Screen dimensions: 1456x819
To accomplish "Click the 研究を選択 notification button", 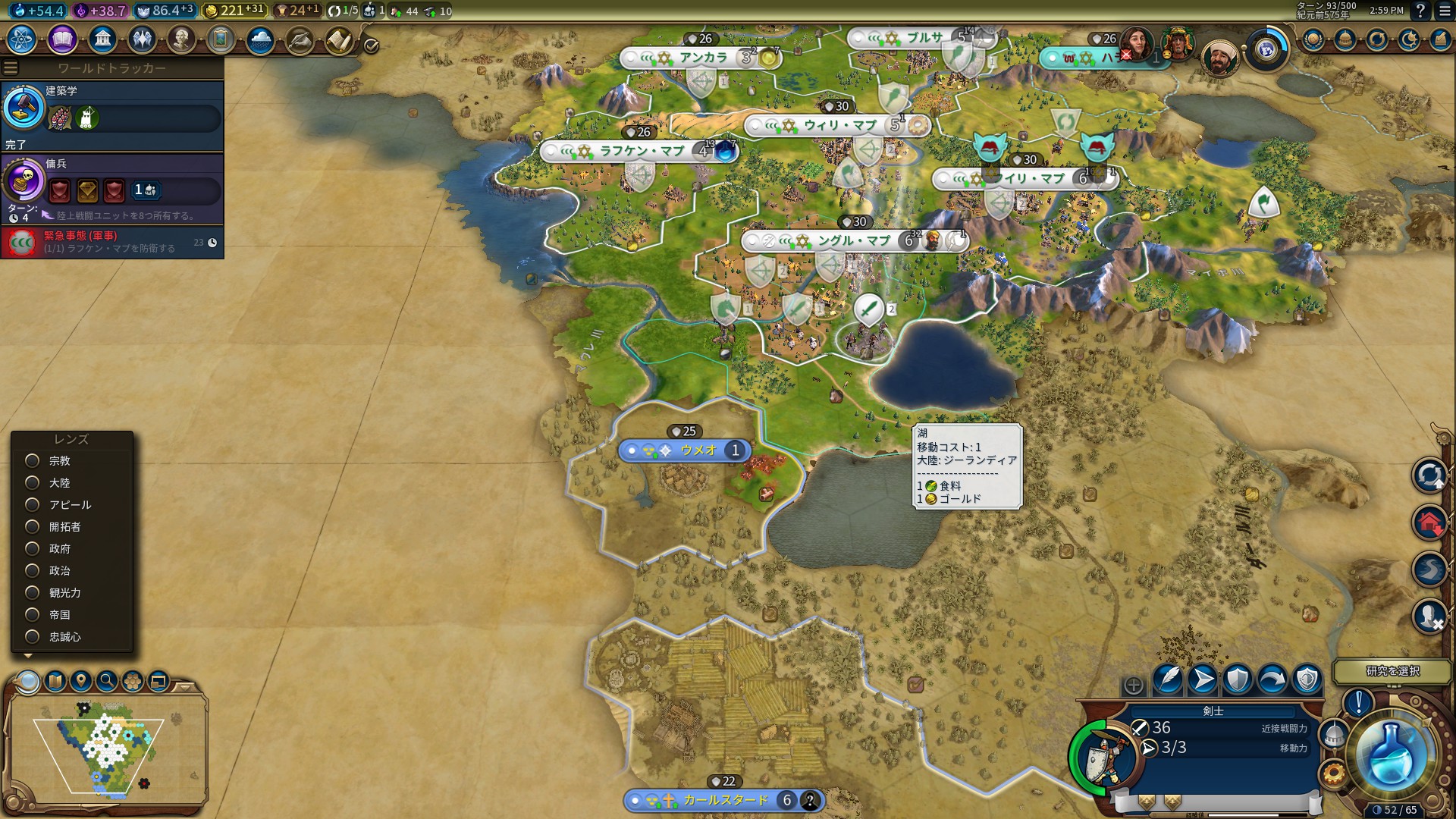I will pyautogui.click(x=1392, y=671).
